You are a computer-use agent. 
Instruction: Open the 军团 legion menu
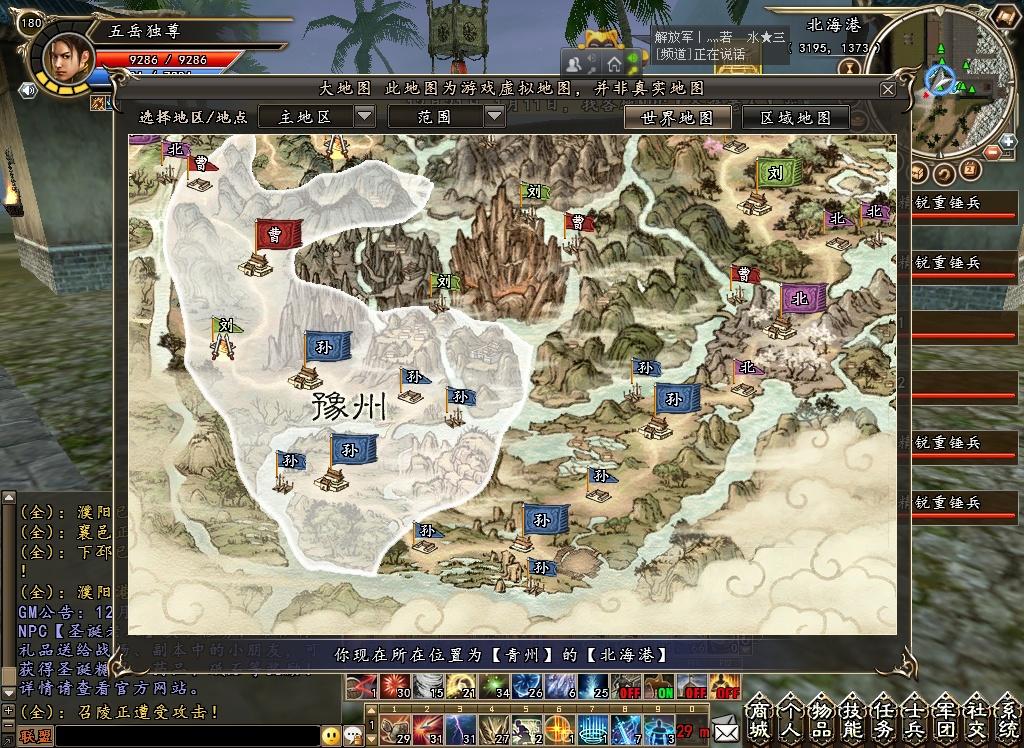point(946,716)
